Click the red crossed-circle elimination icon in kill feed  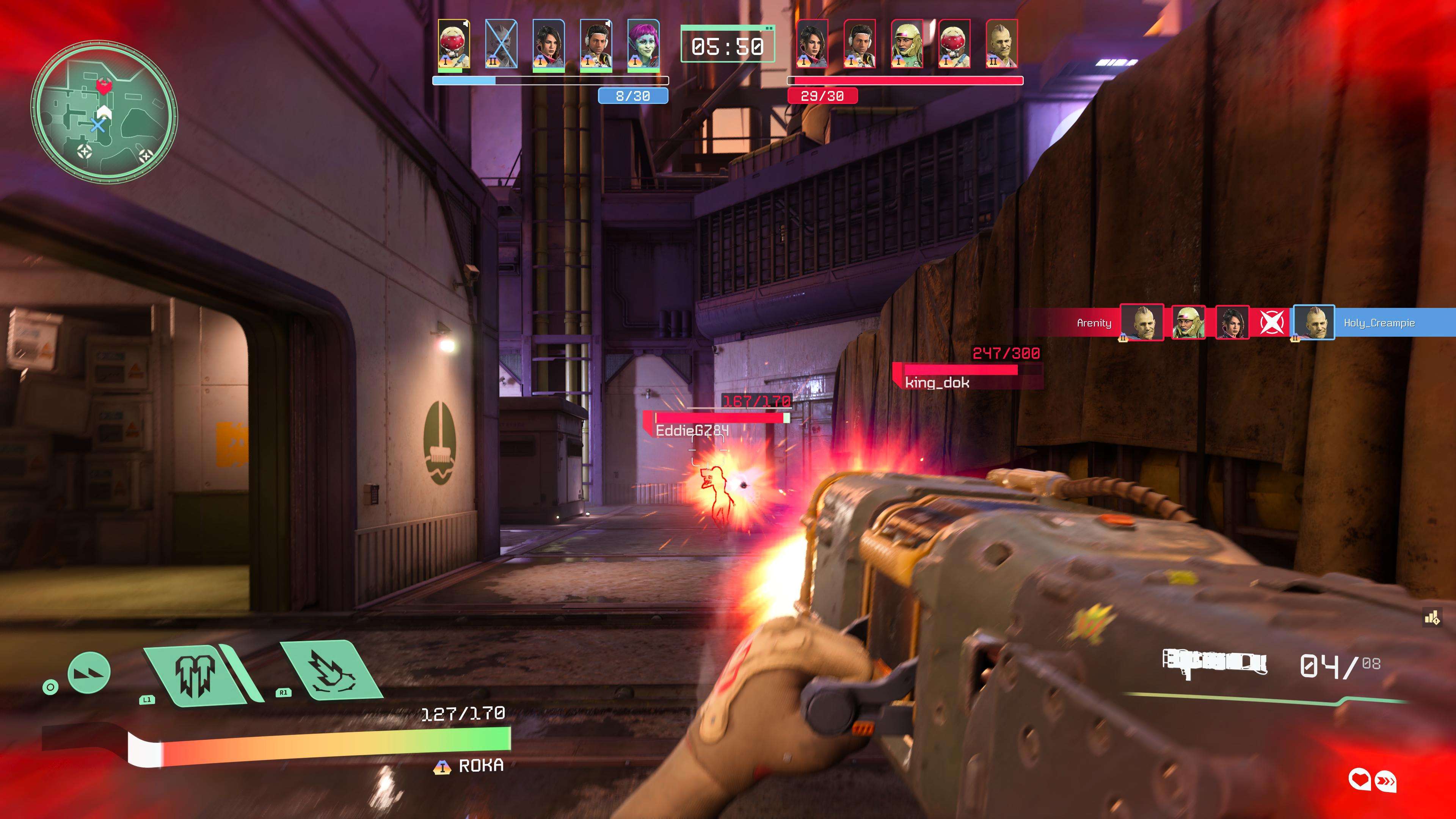pyautogui.click(x=1271, y=323)
